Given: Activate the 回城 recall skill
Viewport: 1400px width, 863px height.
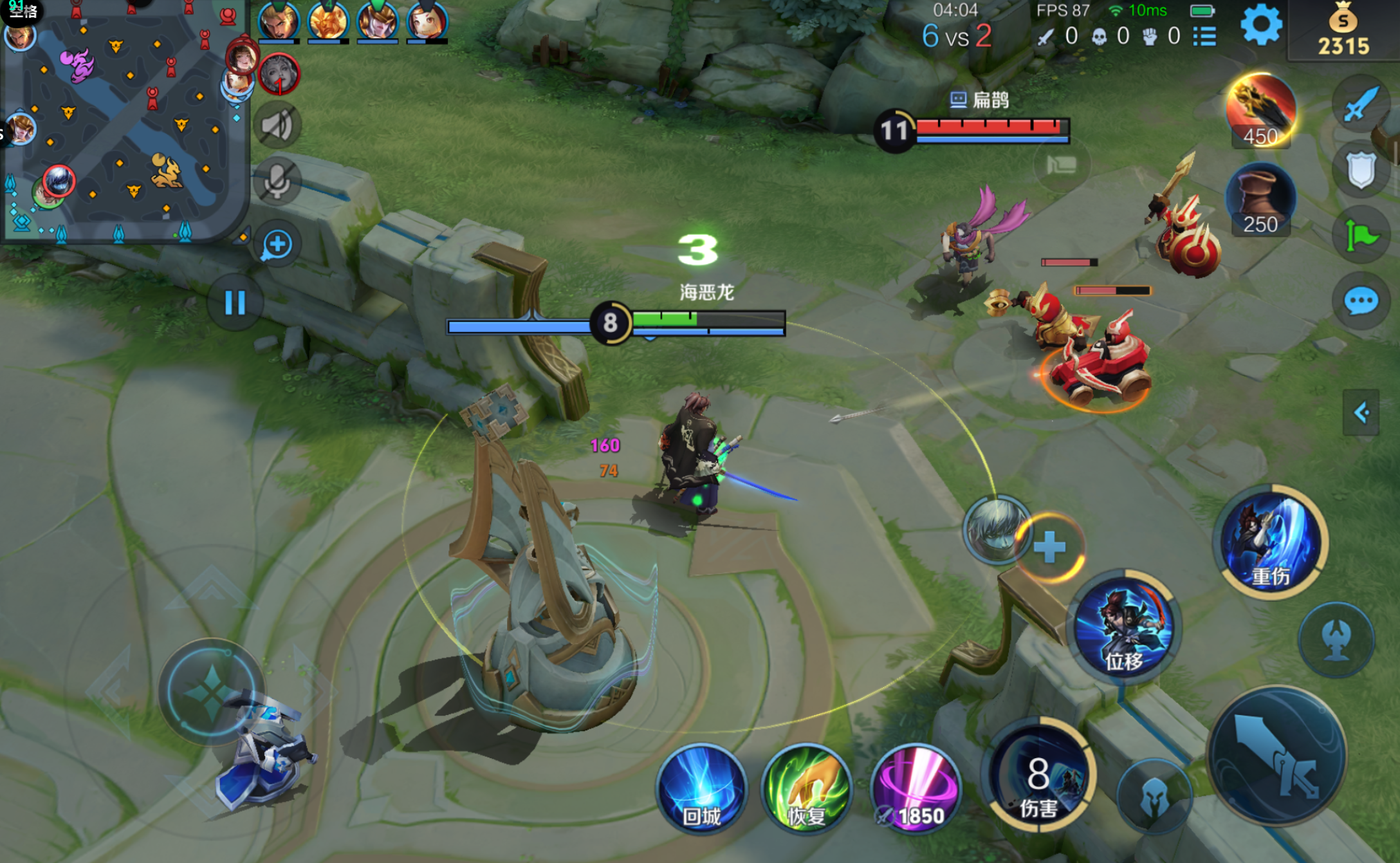Looking at the screenshot, I should click(701, 788).
